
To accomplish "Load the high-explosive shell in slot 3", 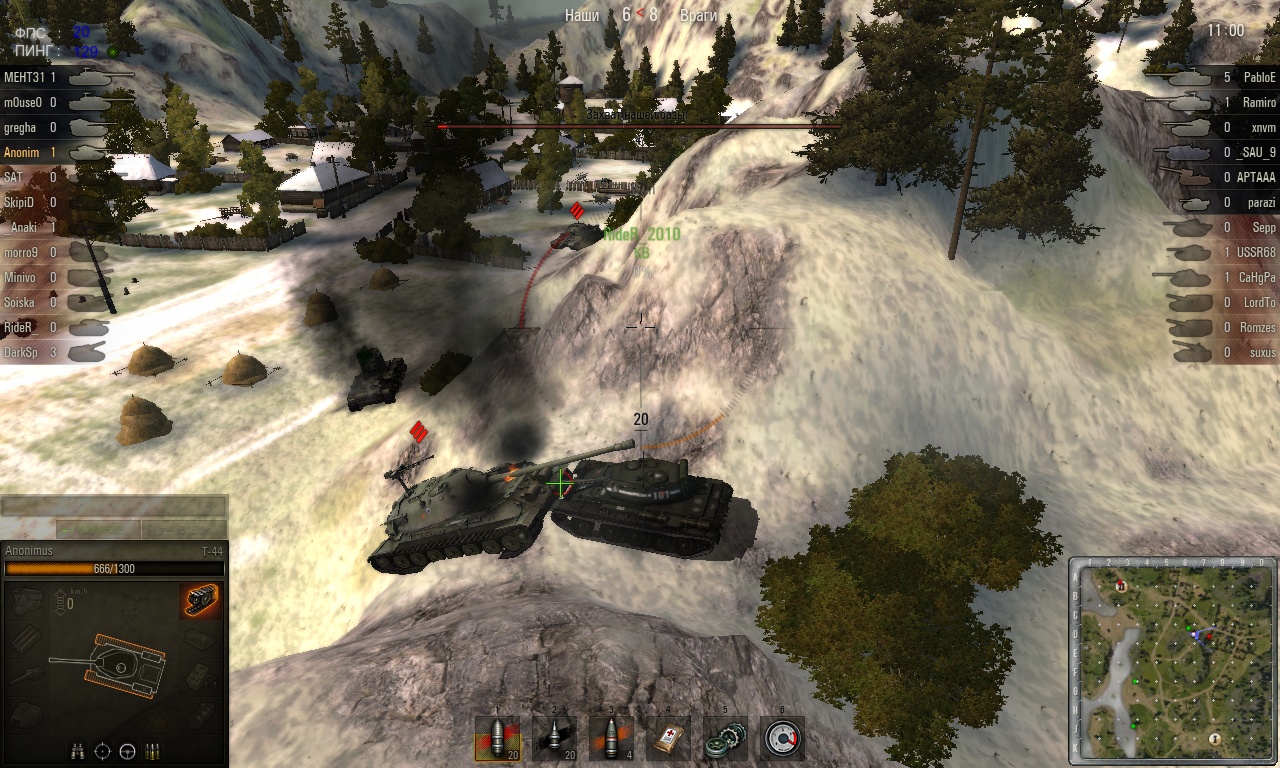I will click(x=610, y=739).
